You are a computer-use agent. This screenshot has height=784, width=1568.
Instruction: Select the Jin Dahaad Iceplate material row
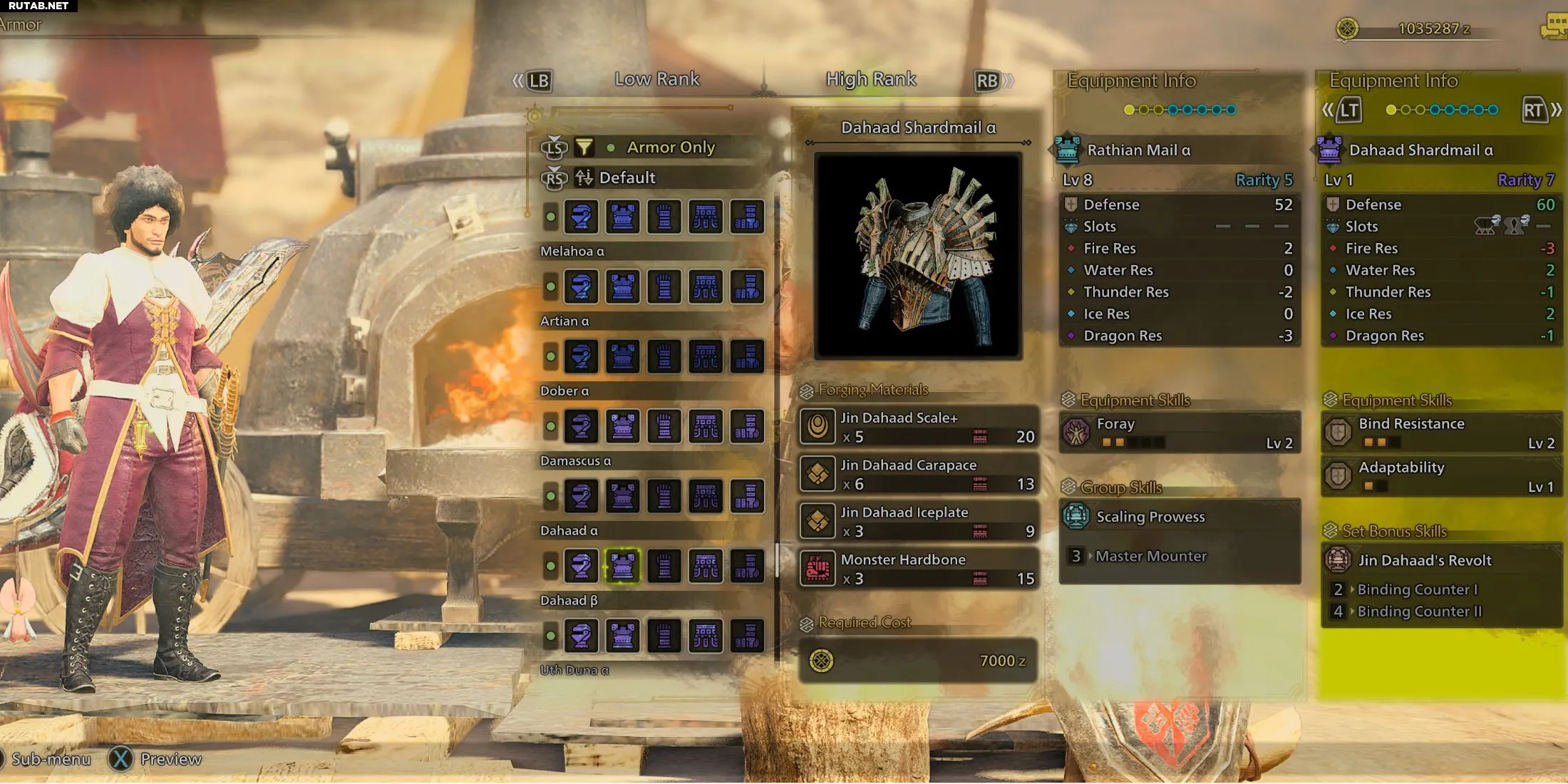918,522
